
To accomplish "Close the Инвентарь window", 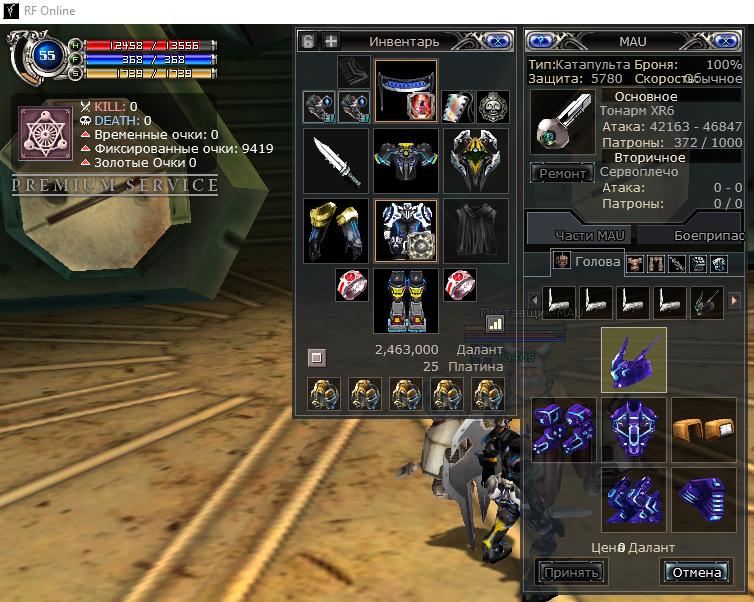I will point(495,41).
